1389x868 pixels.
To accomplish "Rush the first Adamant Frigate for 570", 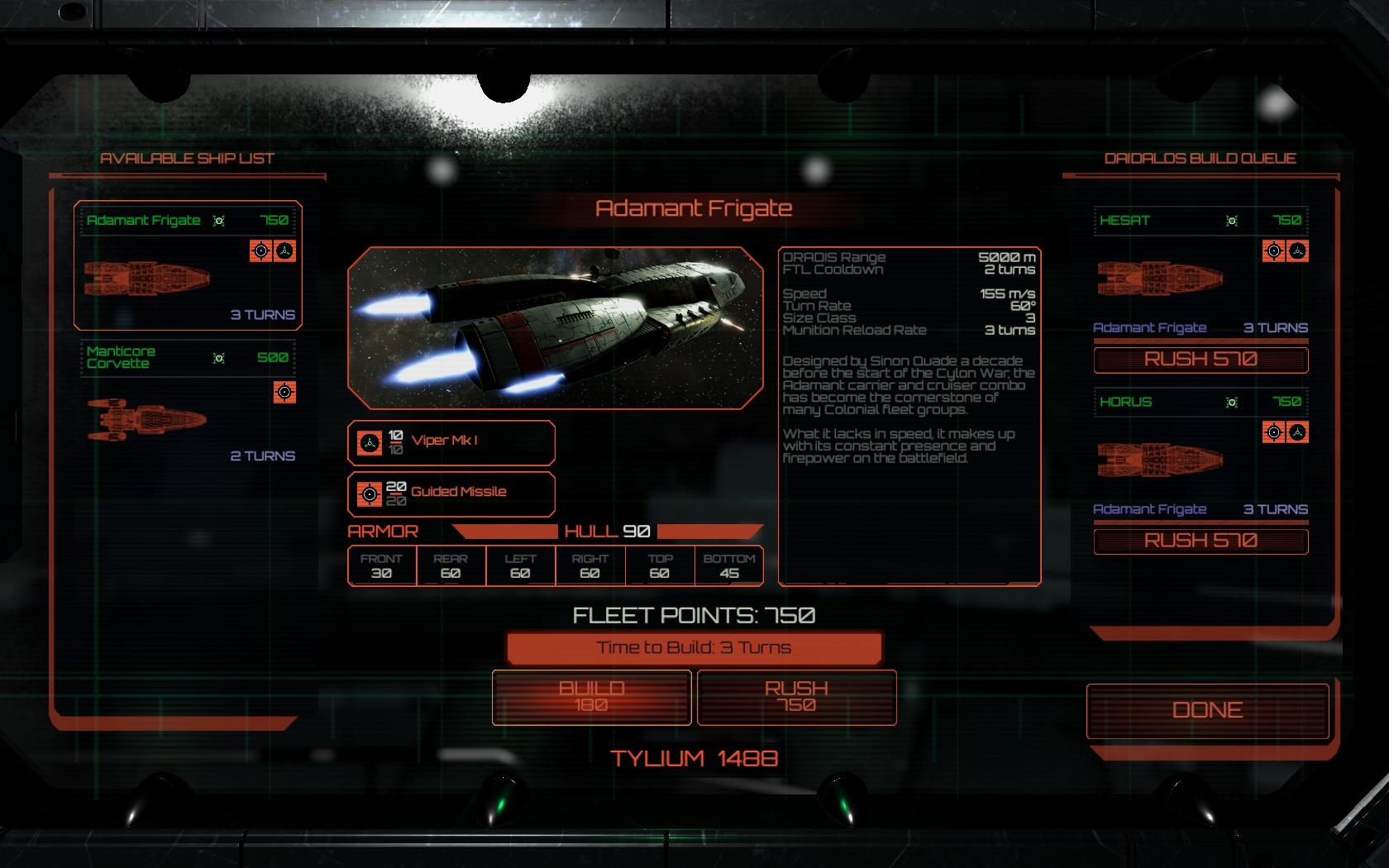I will (1200, 360).
